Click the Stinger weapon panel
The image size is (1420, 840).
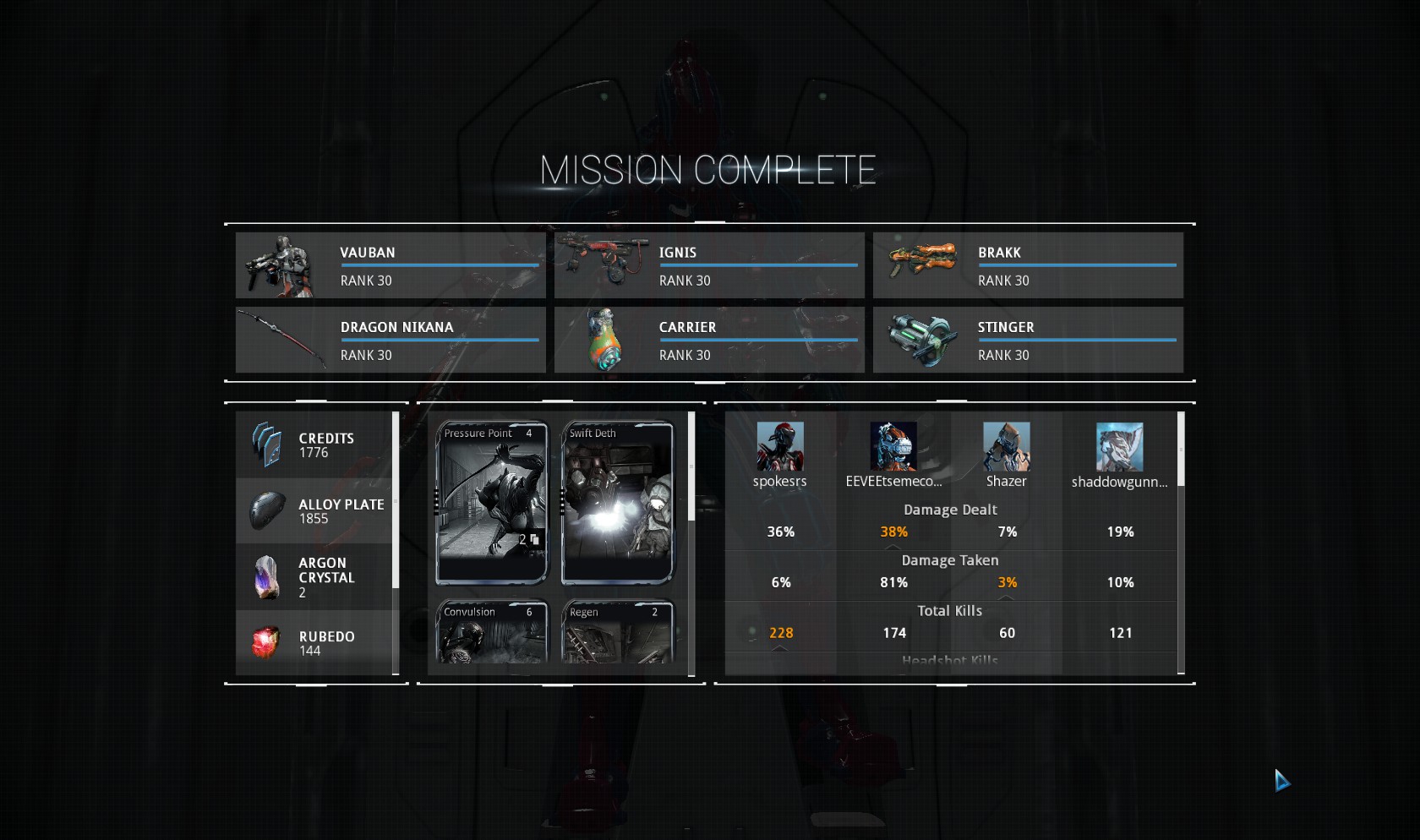1028,340
